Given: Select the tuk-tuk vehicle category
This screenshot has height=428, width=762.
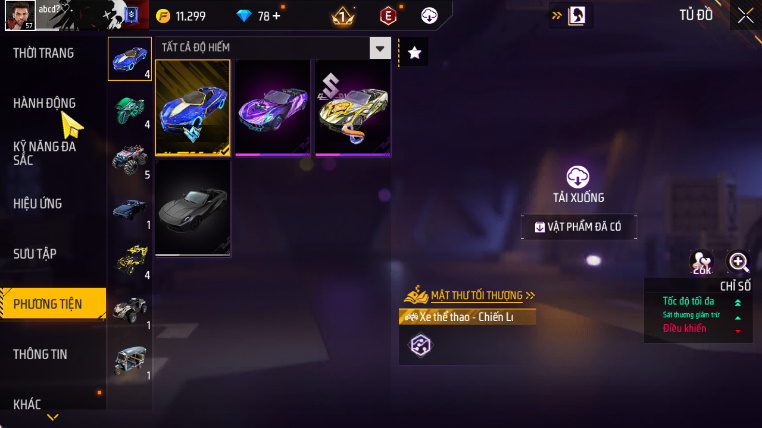Looking at the screenshot, I should pyautogui.click(x=130, y=360).
